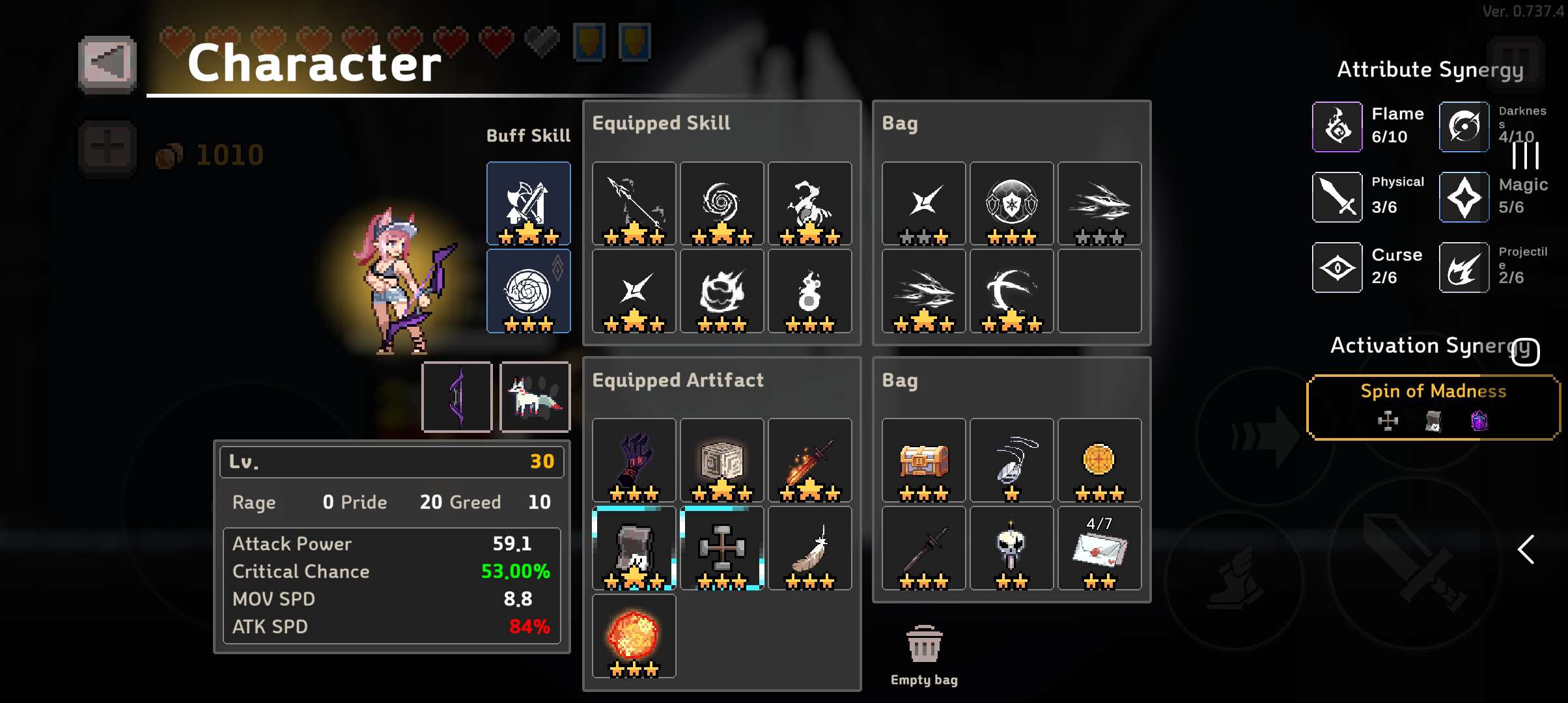Screen dimensions: 1568x703
Task: Choose the Magic attribute synergy icon
Action: point(1464,197)
